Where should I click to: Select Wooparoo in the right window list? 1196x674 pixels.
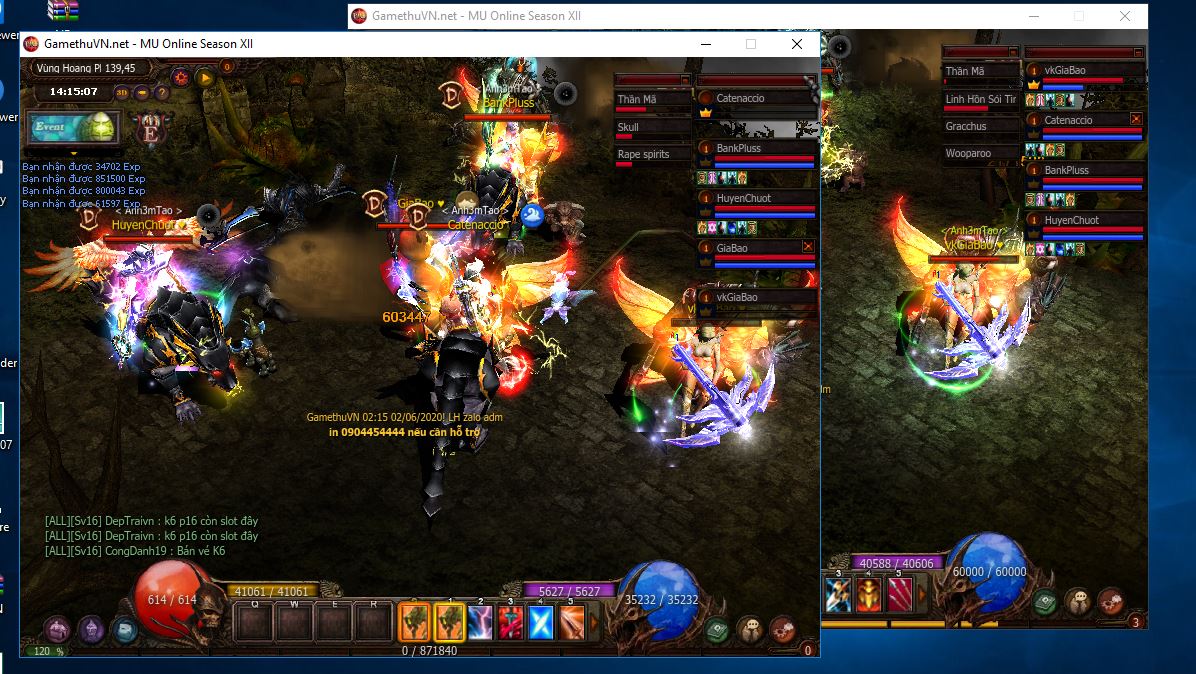coord(968,154)
